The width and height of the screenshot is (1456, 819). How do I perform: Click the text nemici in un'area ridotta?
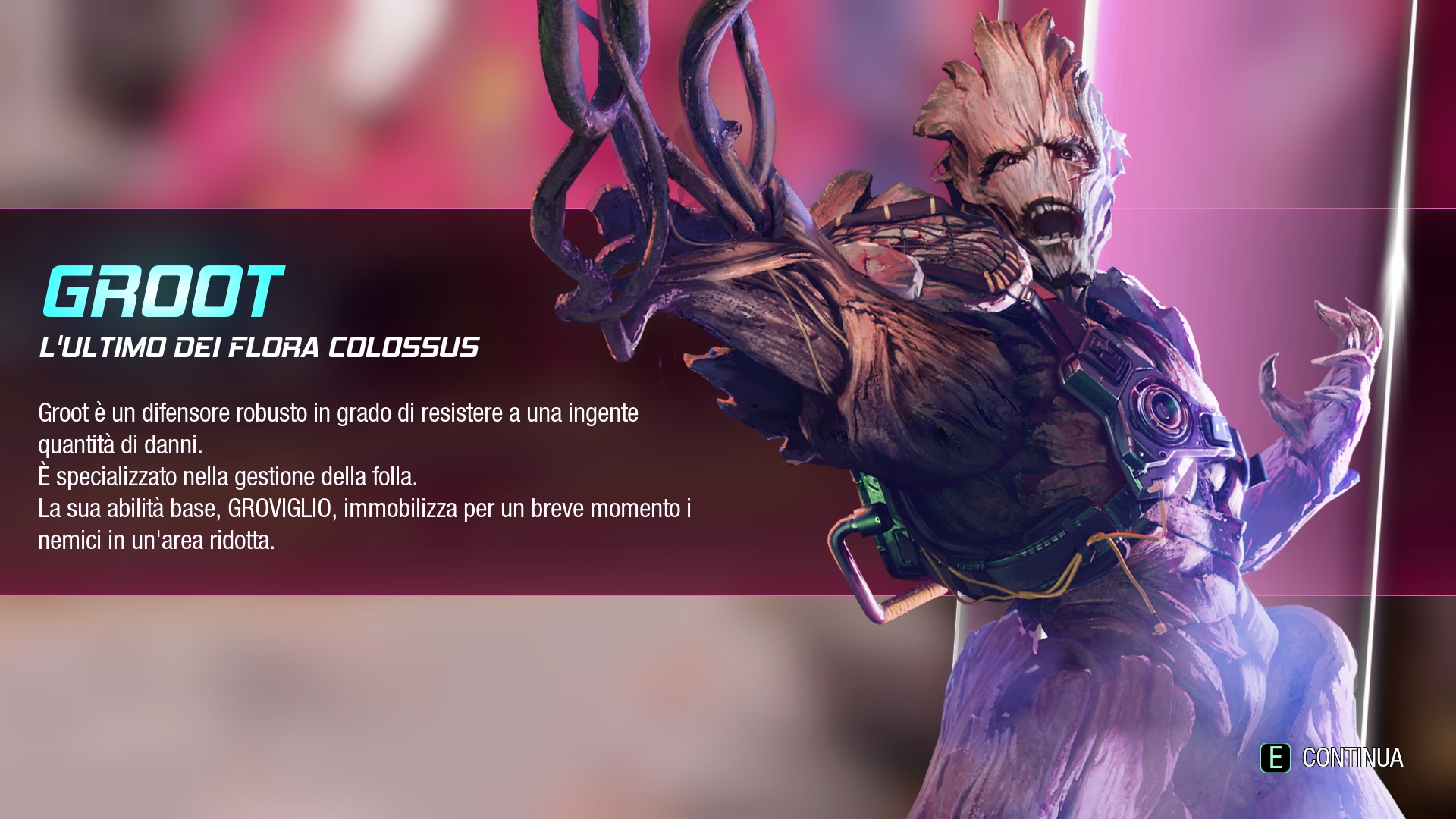point(159,541)
